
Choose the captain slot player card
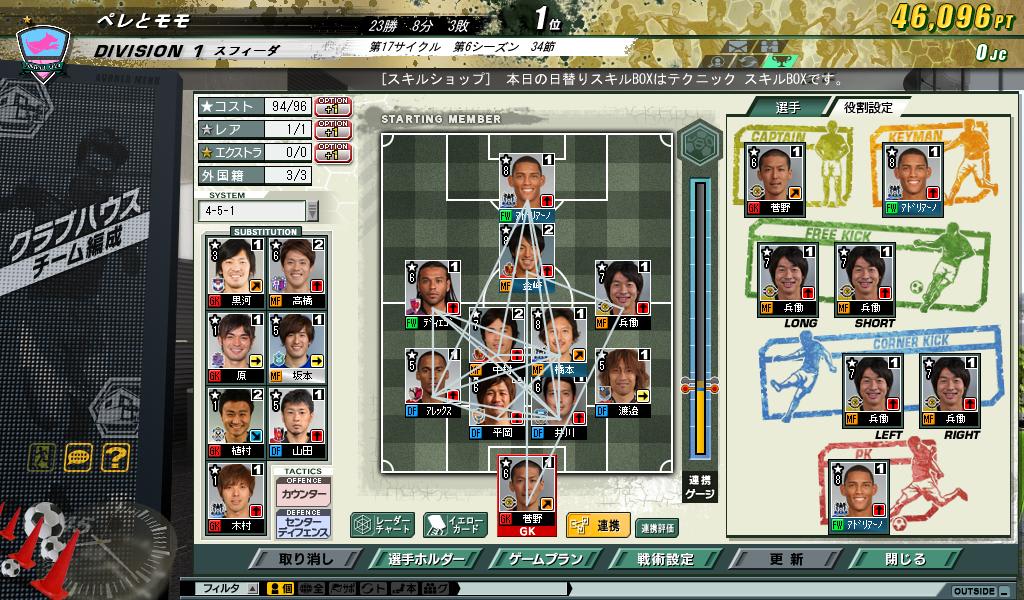(776, 179)
